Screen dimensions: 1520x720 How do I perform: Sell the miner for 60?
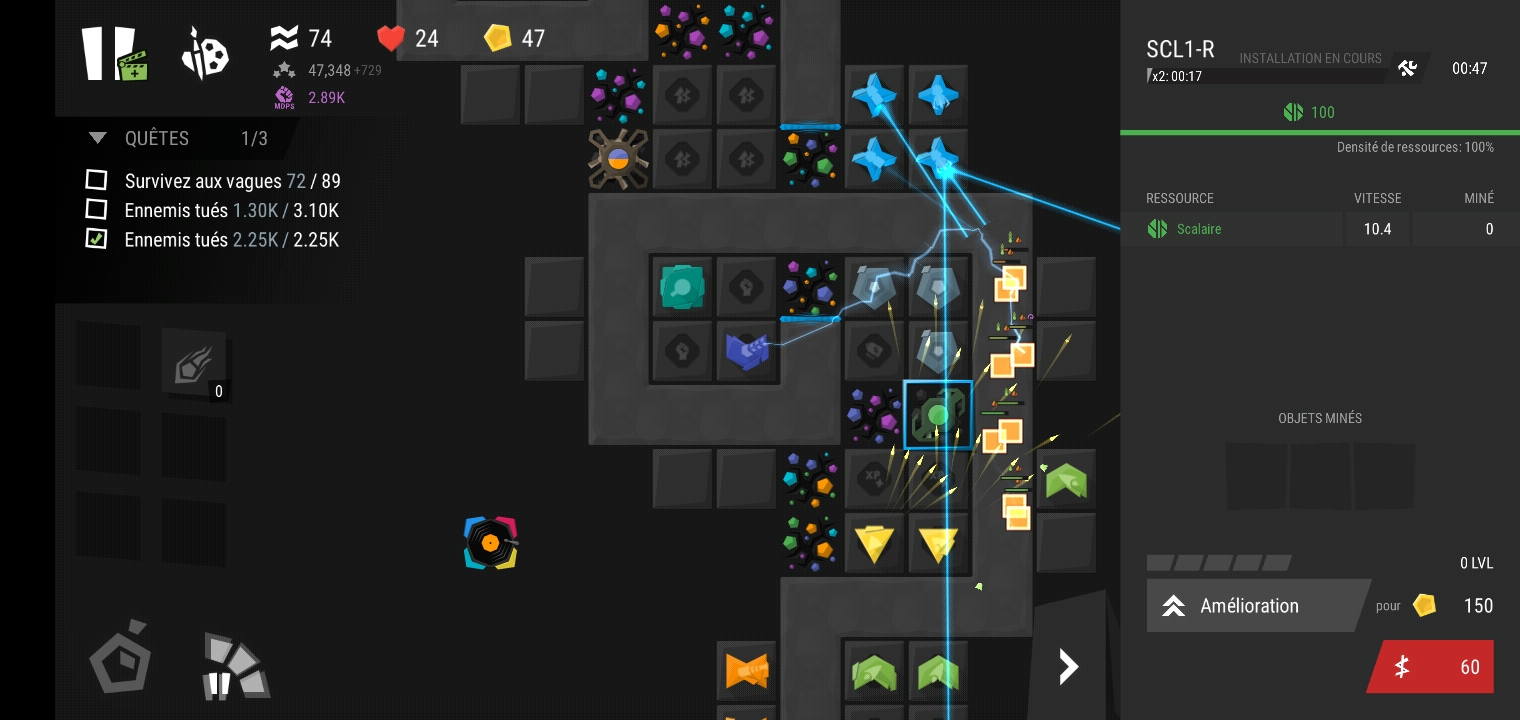tap(1433, 667)
